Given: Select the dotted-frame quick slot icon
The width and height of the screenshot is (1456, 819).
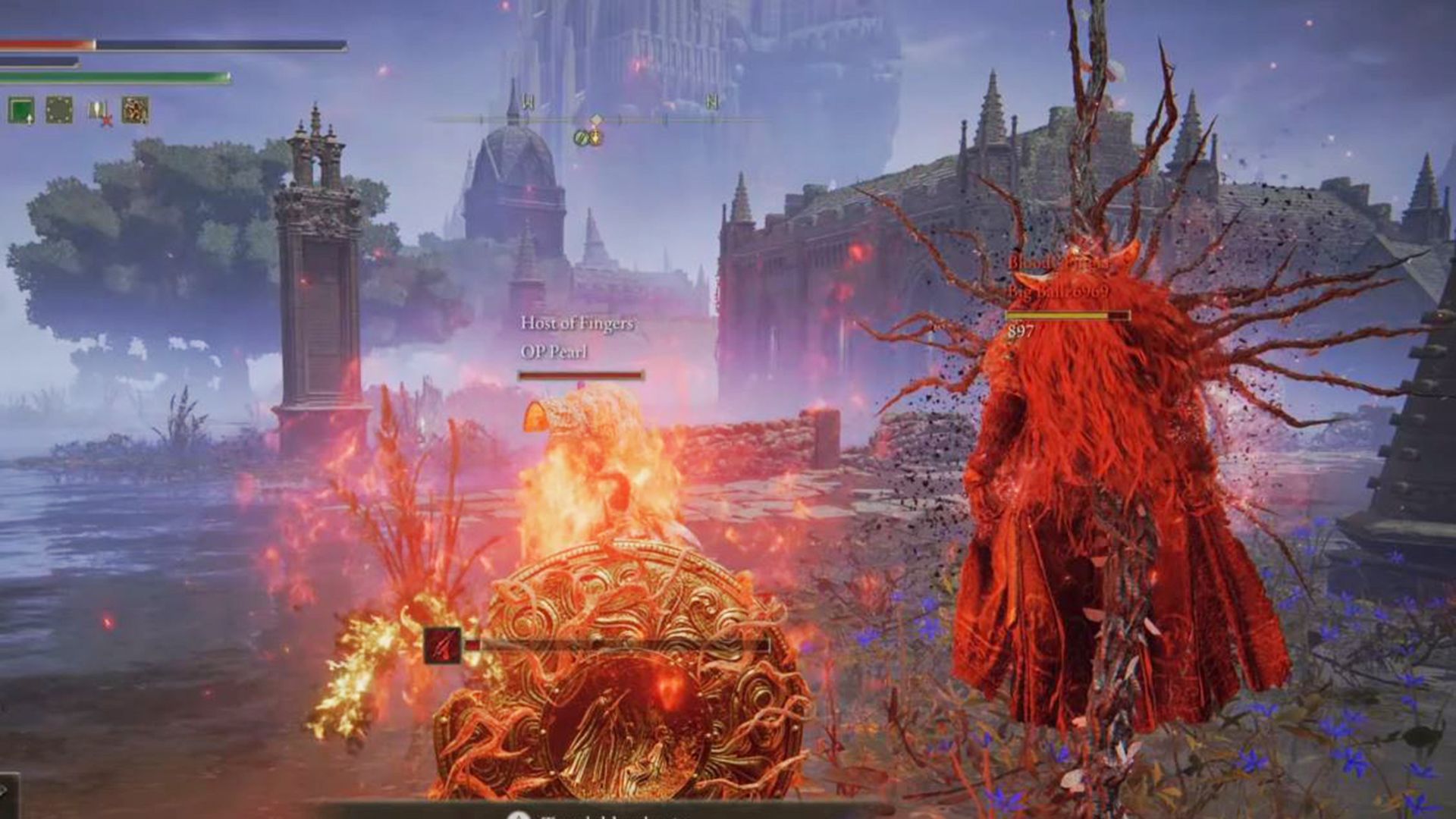Looking at the screenshot, I should (x=59, y=109).
